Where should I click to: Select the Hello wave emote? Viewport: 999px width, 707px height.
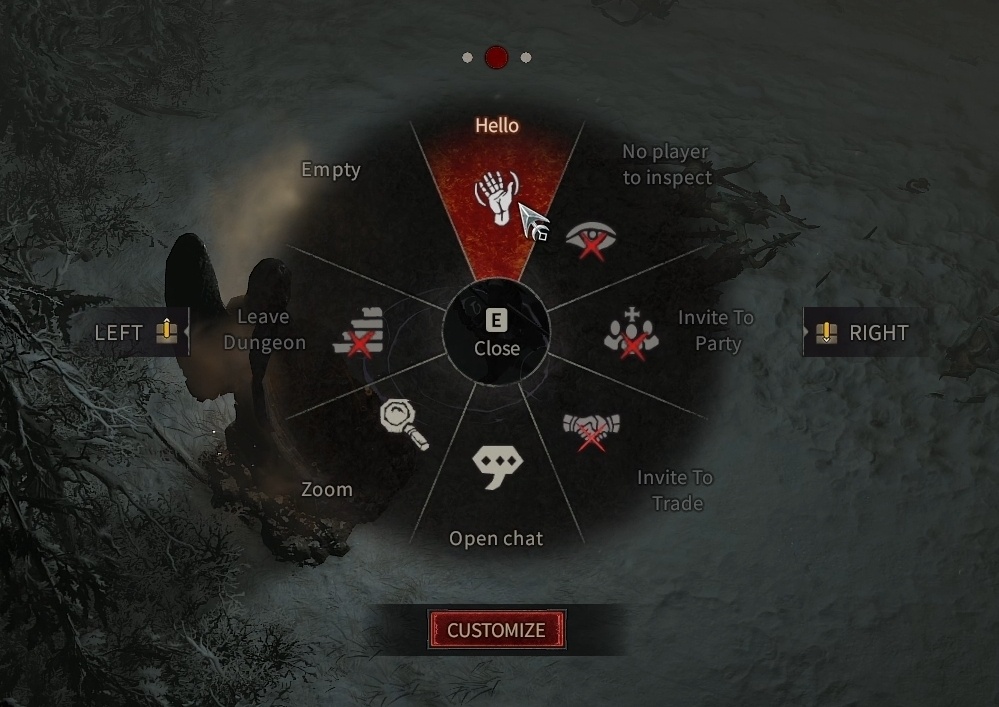(497, 197)
